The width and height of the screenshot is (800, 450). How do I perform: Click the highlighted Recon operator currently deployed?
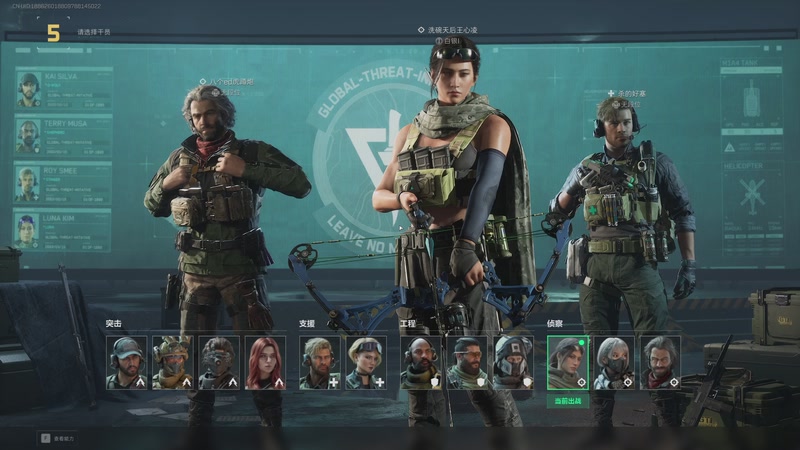click(567, 362)
